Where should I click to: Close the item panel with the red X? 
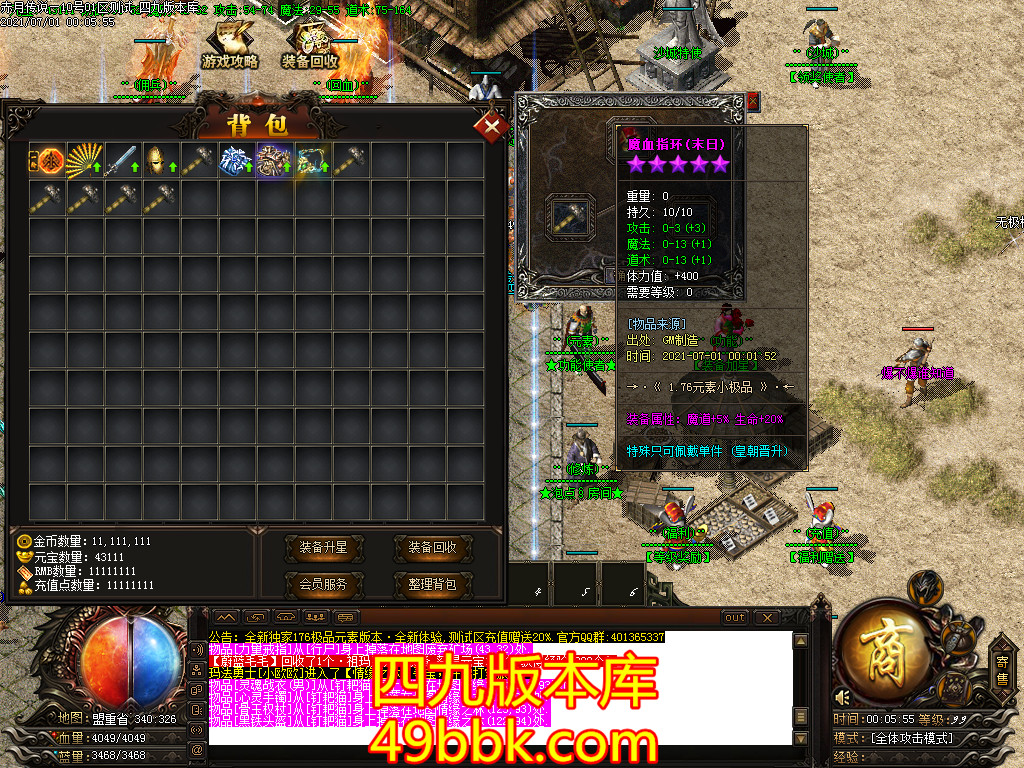coord(753,100)
